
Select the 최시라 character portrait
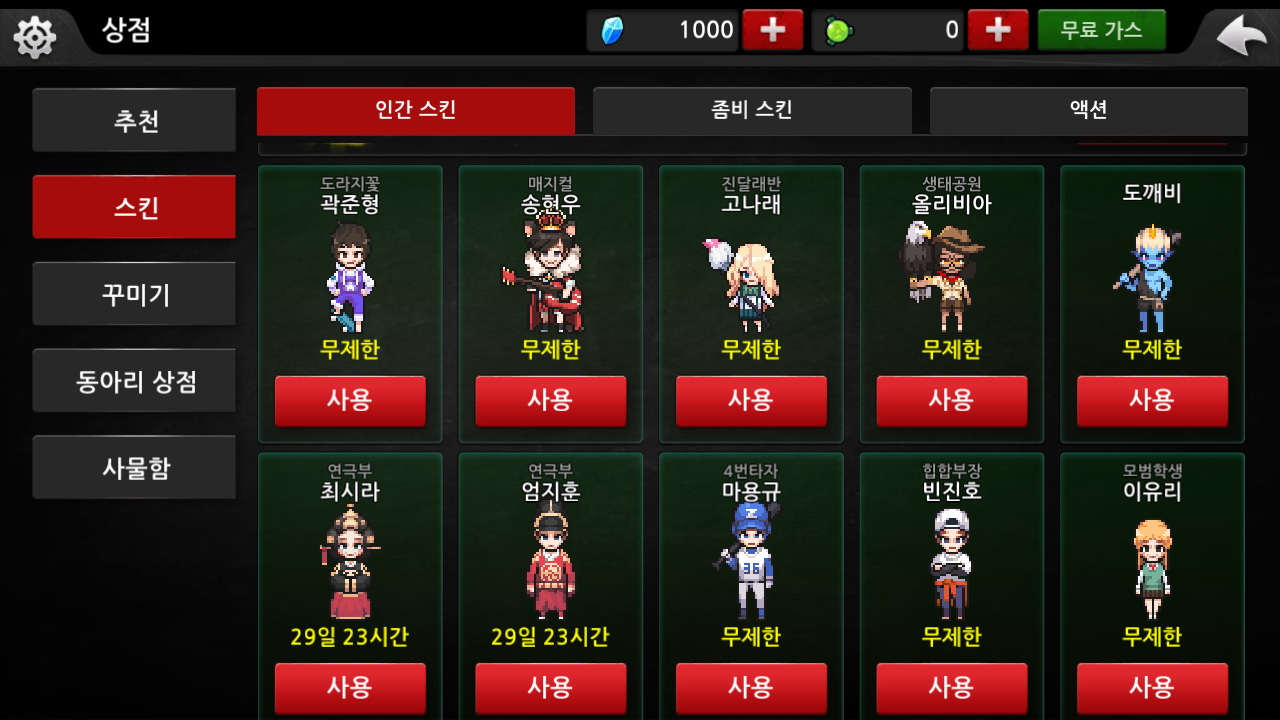pos(350,564)
